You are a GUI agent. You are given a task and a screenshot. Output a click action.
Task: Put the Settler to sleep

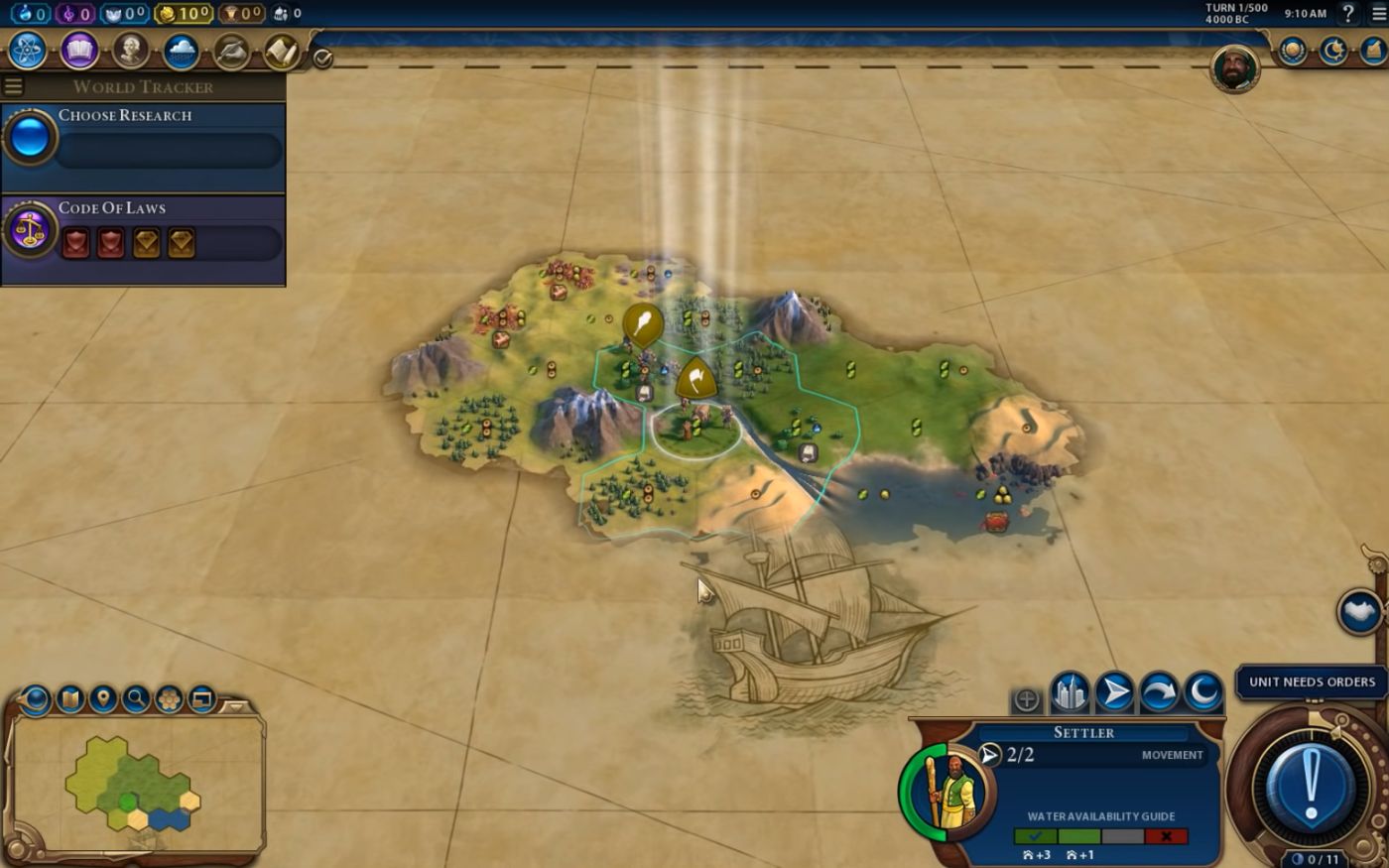click(1203, 692)
